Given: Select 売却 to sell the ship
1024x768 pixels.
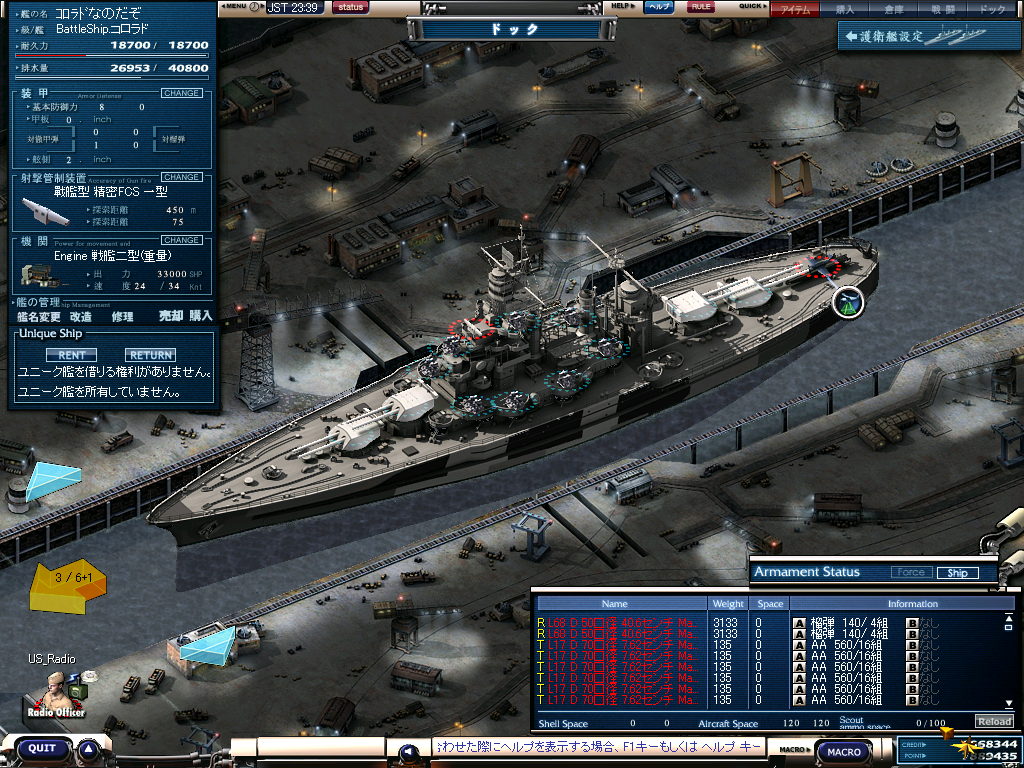Looking at the screenshot, I should [171, 316].
